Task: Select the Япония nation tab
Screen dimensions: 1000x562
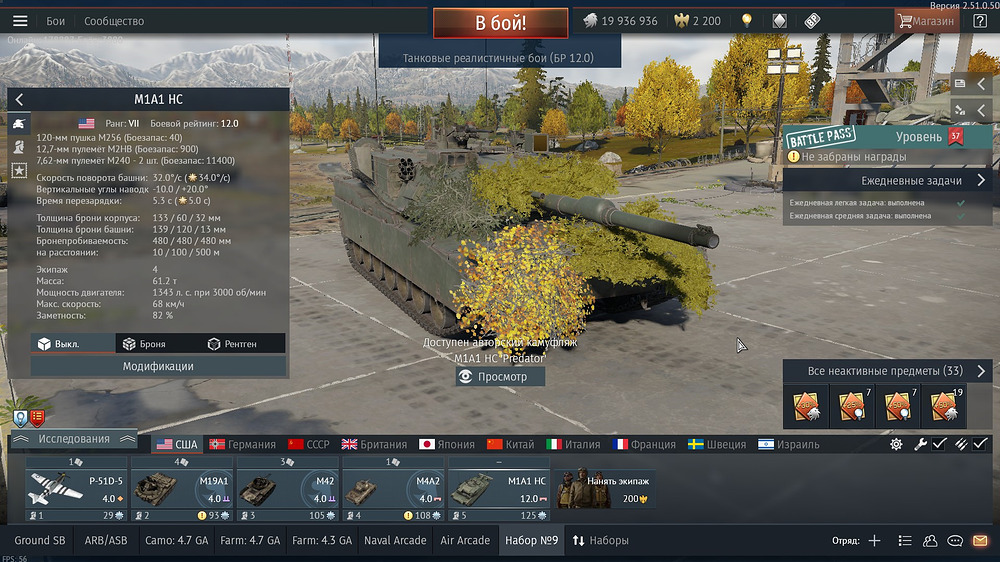Action: tap(447, 444)
